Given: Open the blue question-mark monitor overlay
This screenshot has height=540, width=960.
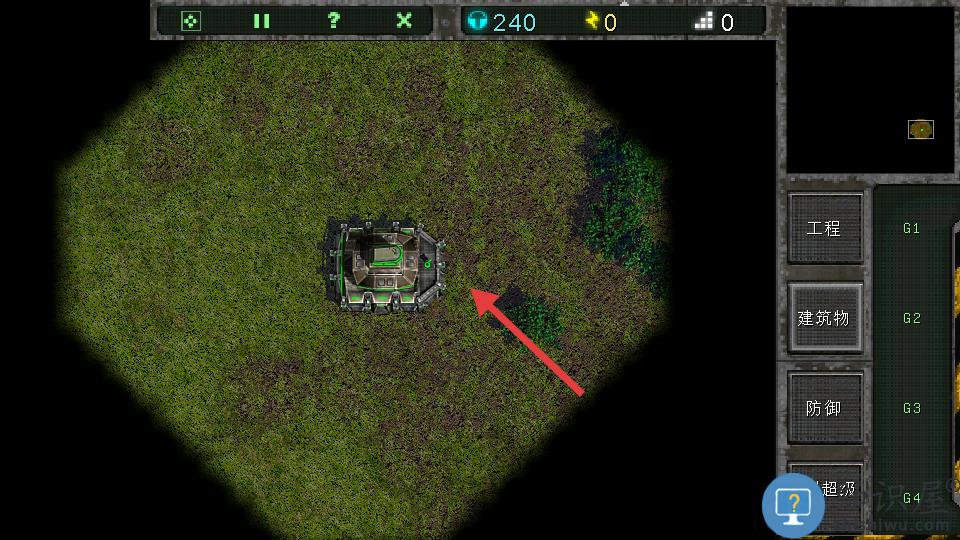Looking at the screenshot, I should pyautogui.click(x=793, y=504).
